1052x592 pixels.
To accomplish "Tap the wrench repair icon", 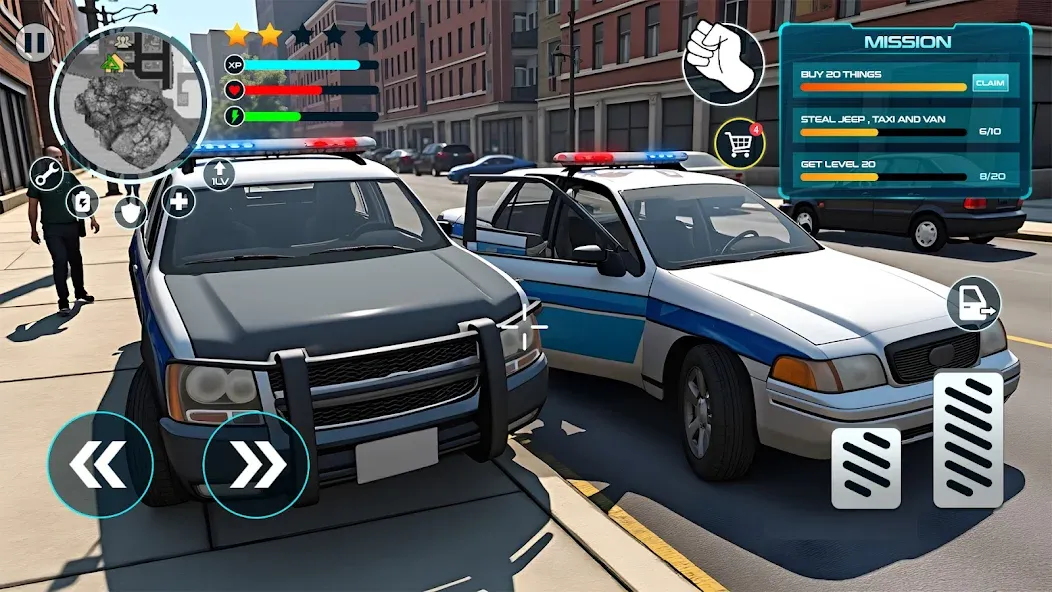I will (x=46, y=174).
